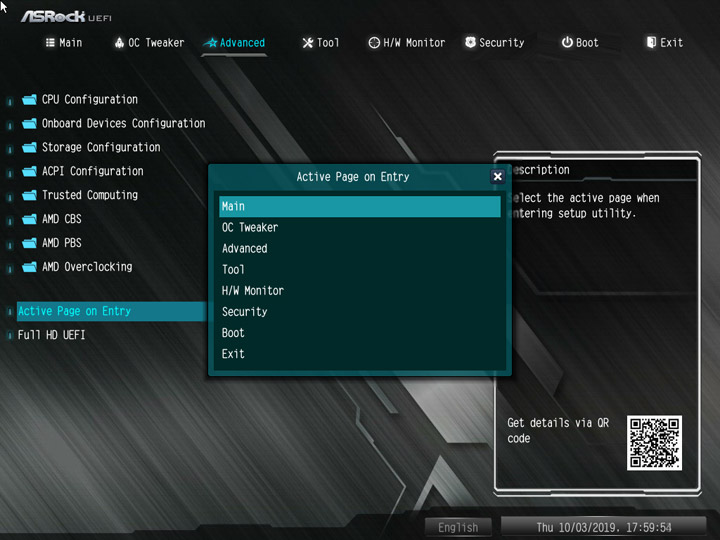
Task: Select Security in the popup list
Action: pyautogui.click(x=359, y=312)
